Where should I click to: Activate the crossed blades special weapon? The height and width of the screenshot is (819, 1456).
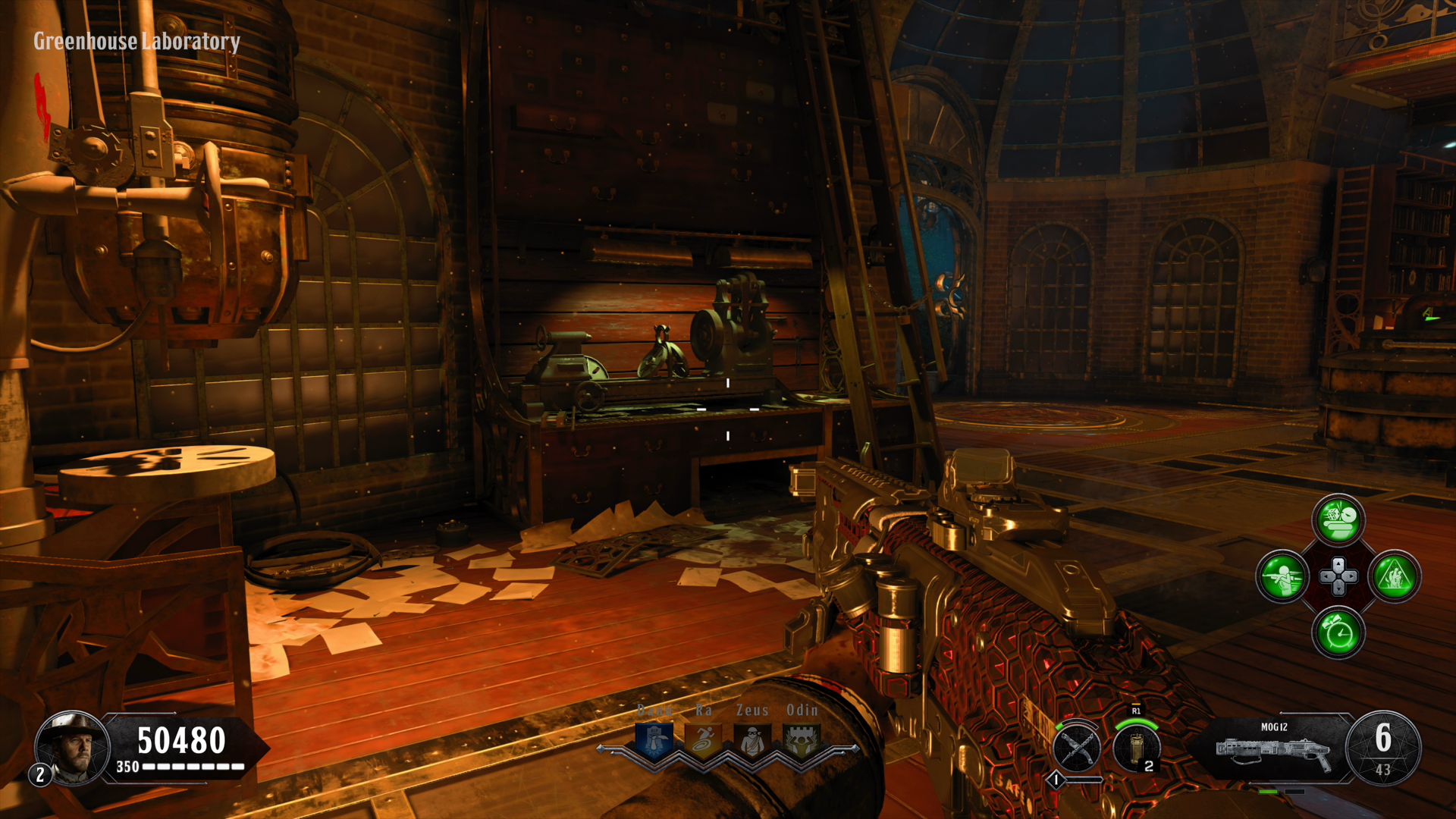click(1077, 748)
